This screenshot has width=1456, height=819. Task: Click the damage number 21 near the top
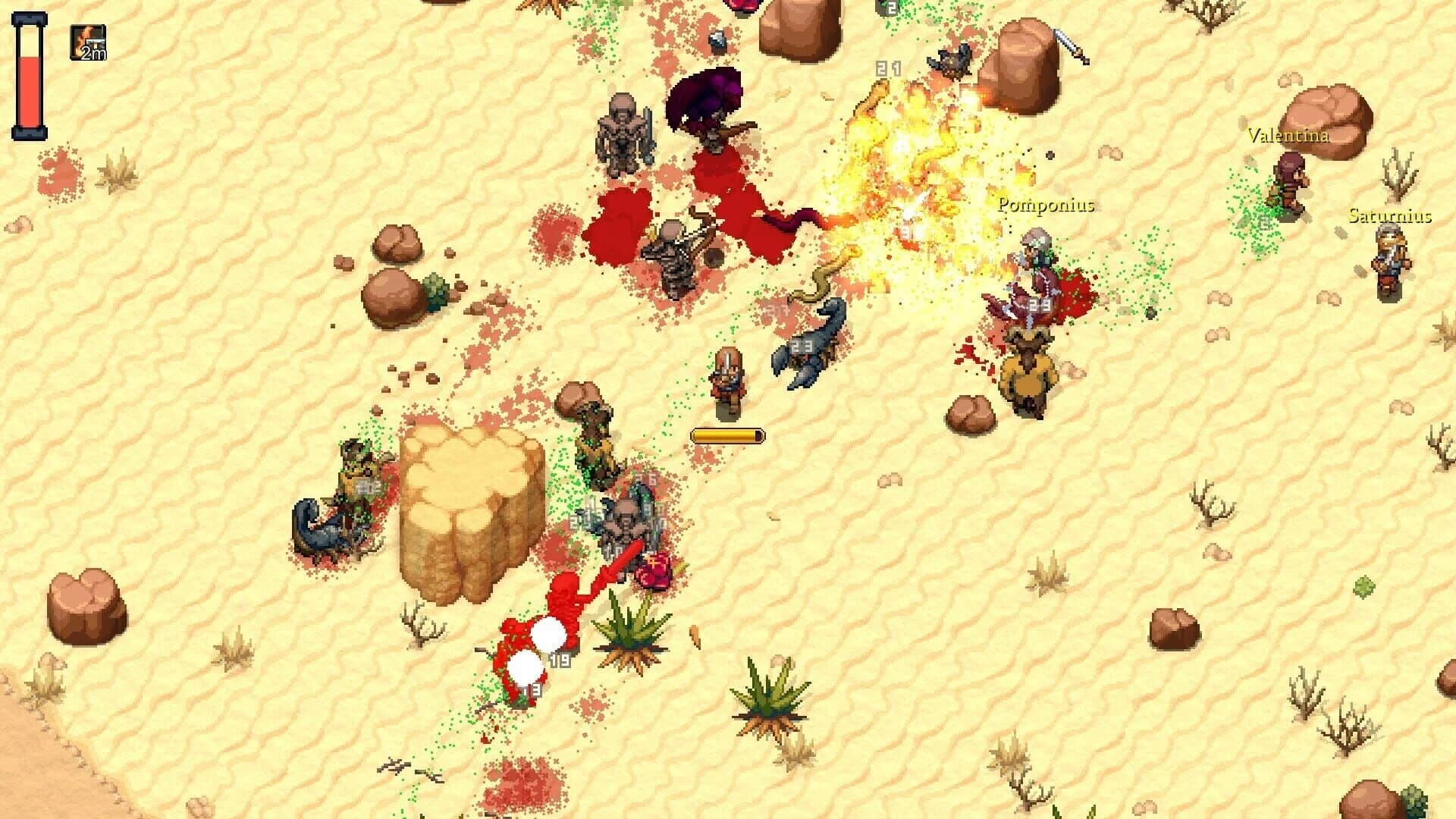tap(887, 68)
